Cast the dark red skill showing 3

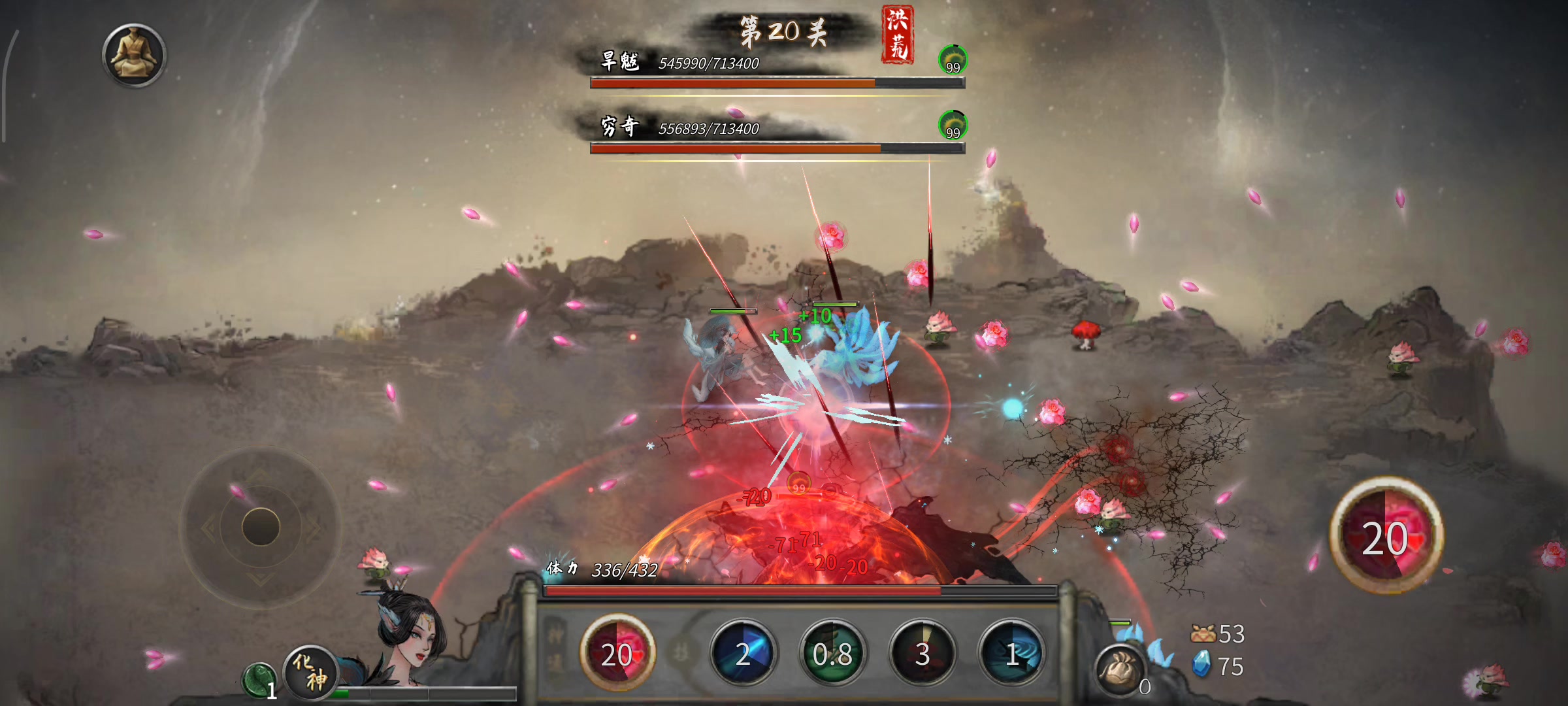[922, 653]
